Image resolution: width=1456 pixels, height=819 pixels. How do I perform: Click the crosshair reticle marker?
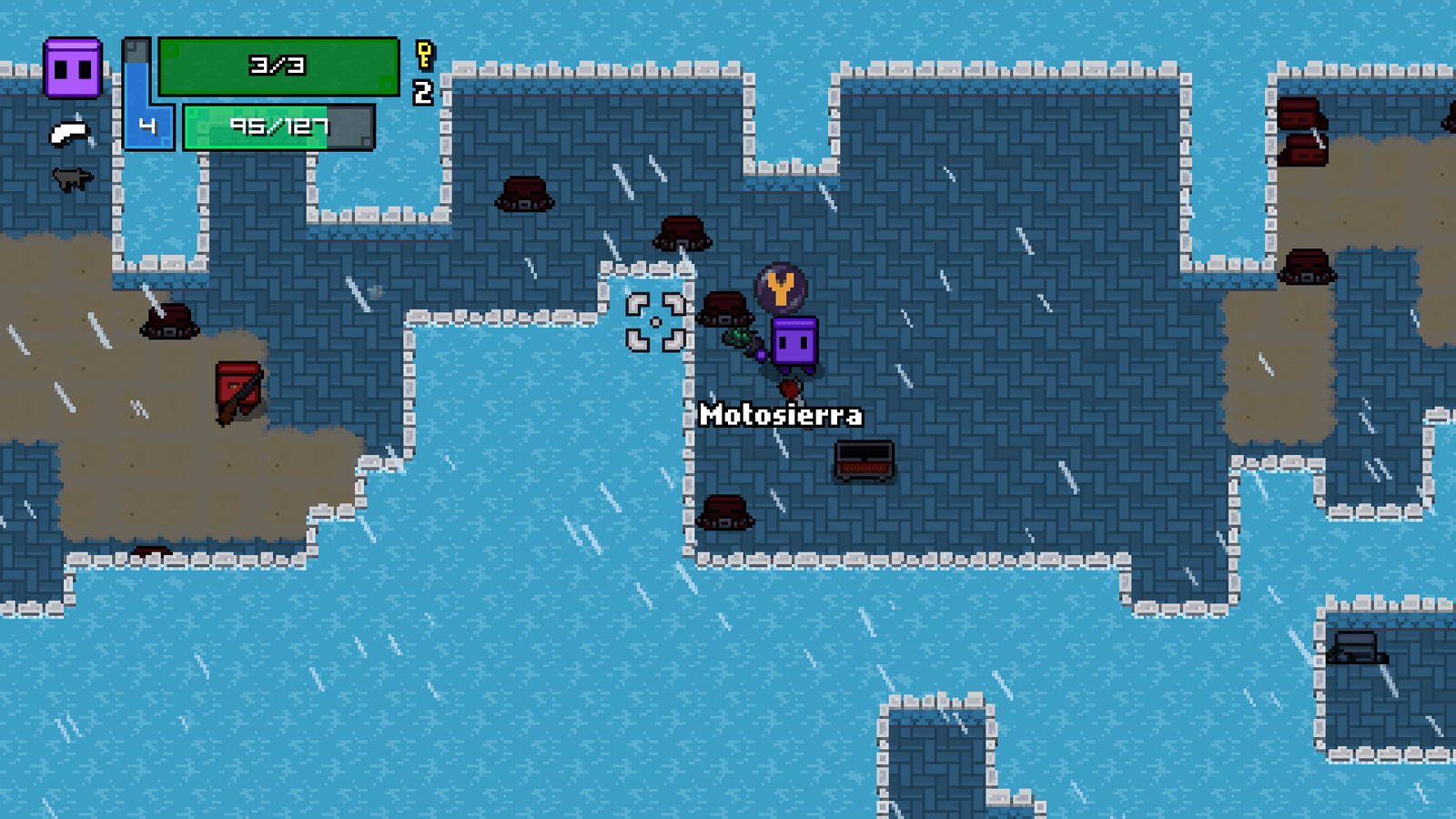(x=657, y=321)
